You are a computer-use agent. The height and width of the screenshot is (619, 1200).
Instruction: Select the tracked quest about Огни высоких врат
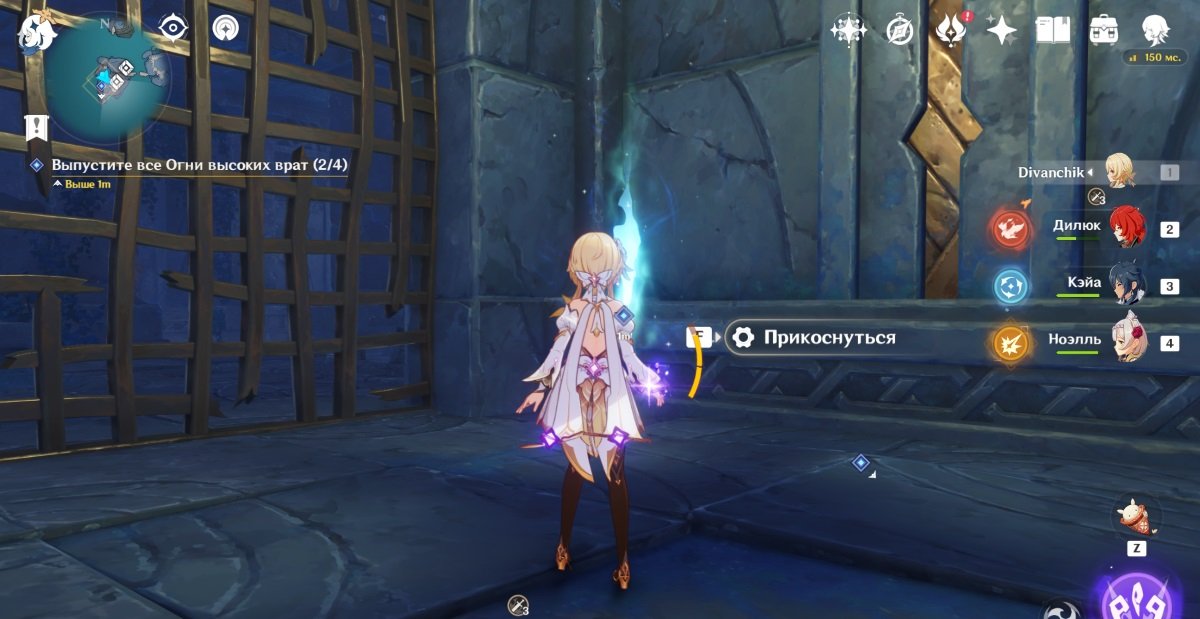[x=199, y=165]
